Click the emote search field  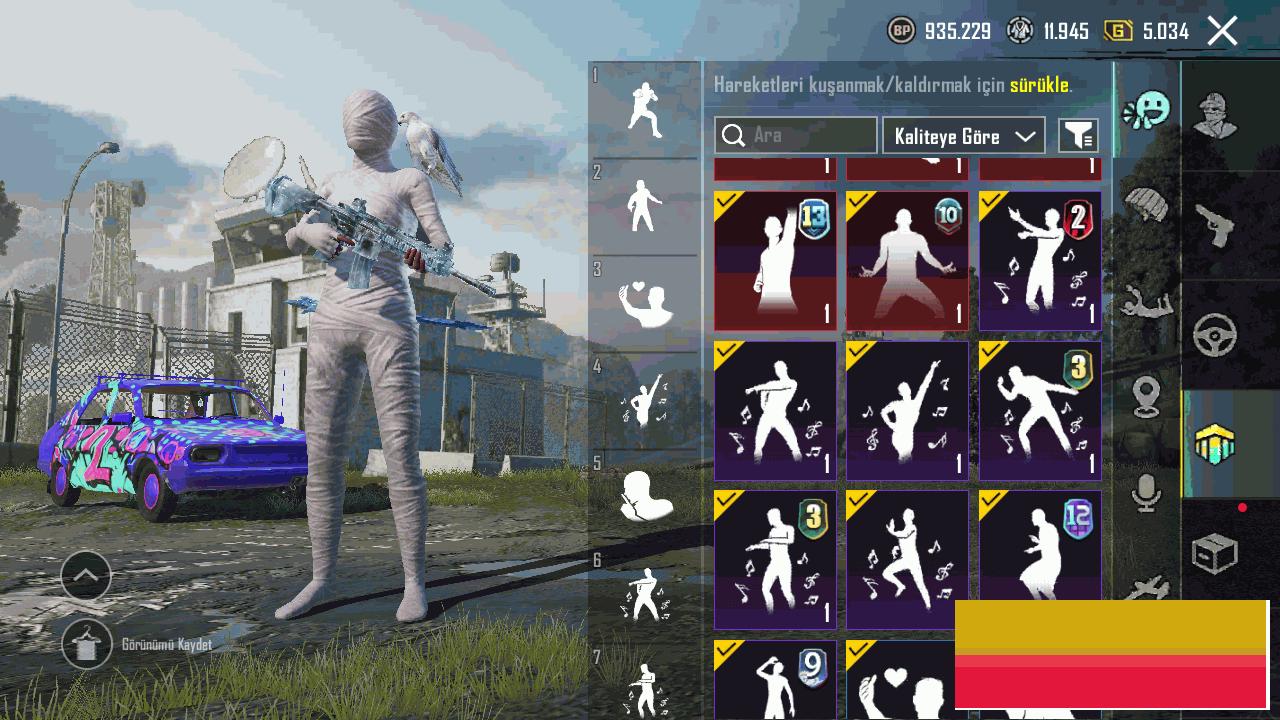tap(796, 135)
